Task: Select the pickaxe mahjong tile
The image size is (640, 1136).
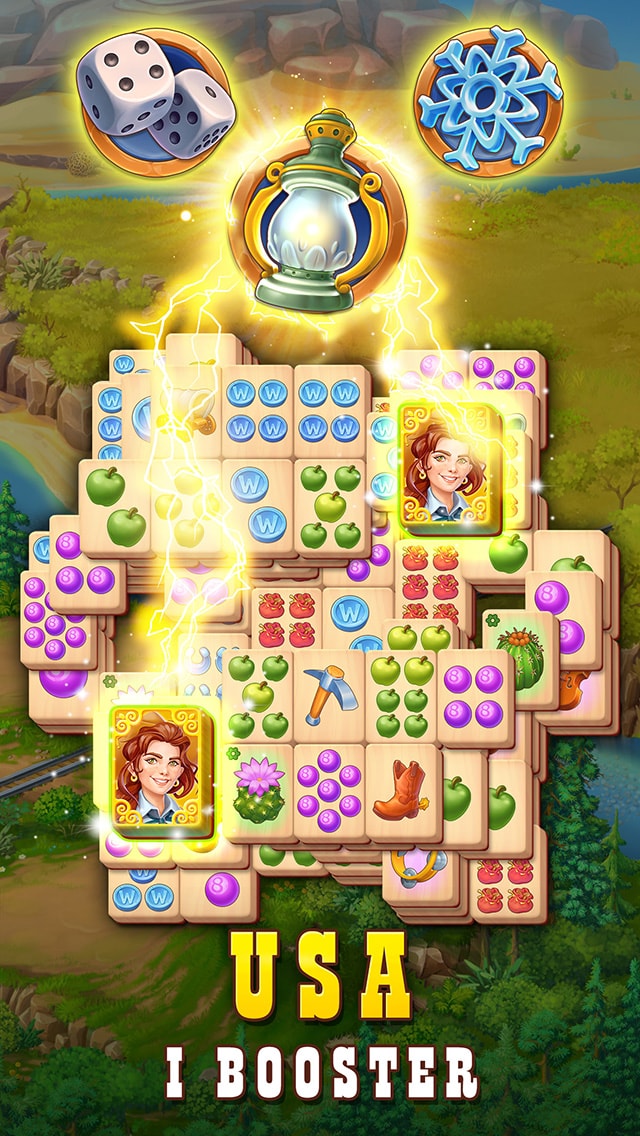Action: coord(329,696)
